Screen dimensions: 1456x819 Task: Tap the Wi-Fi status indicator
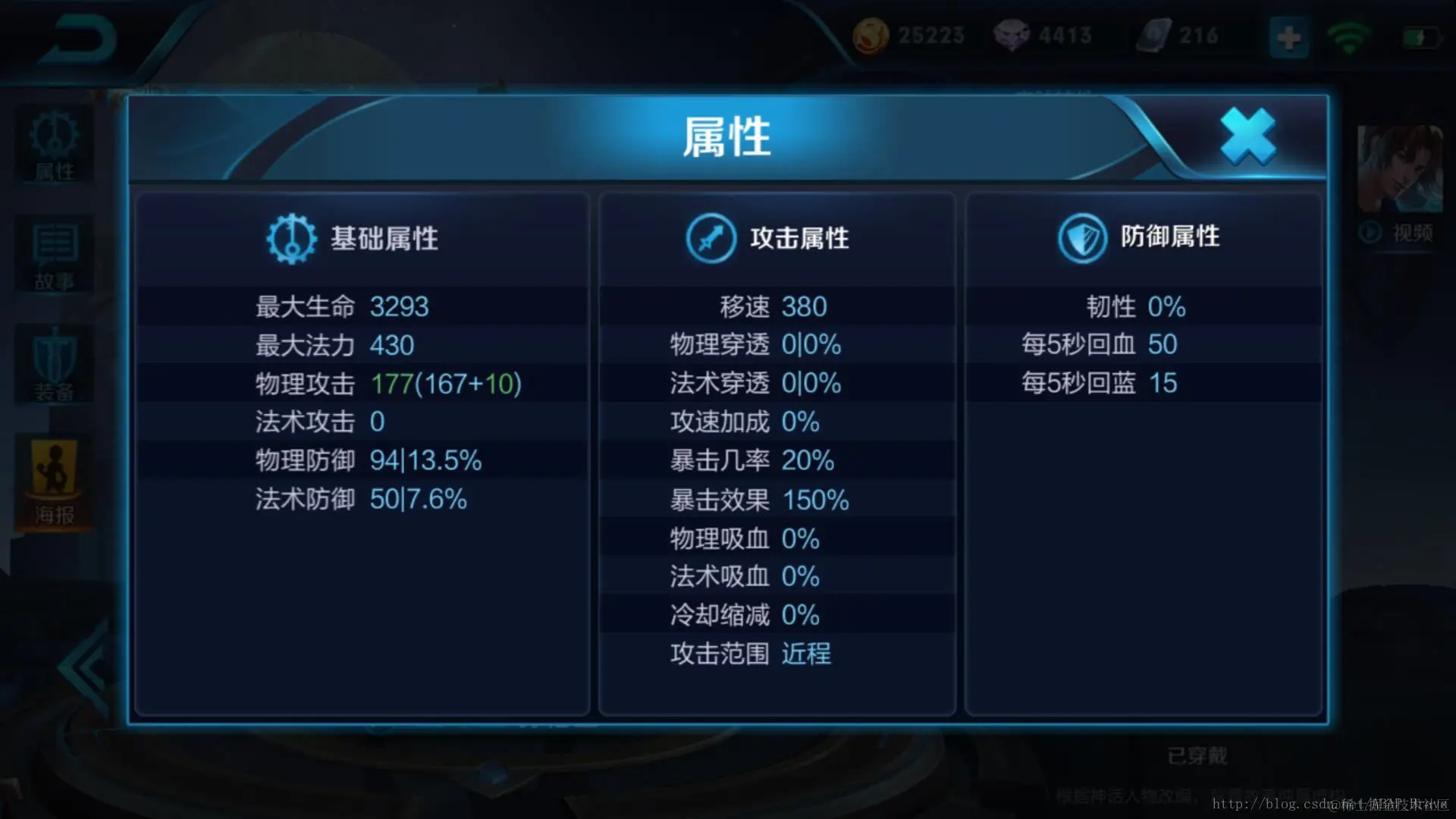(x=1348, y=34)
